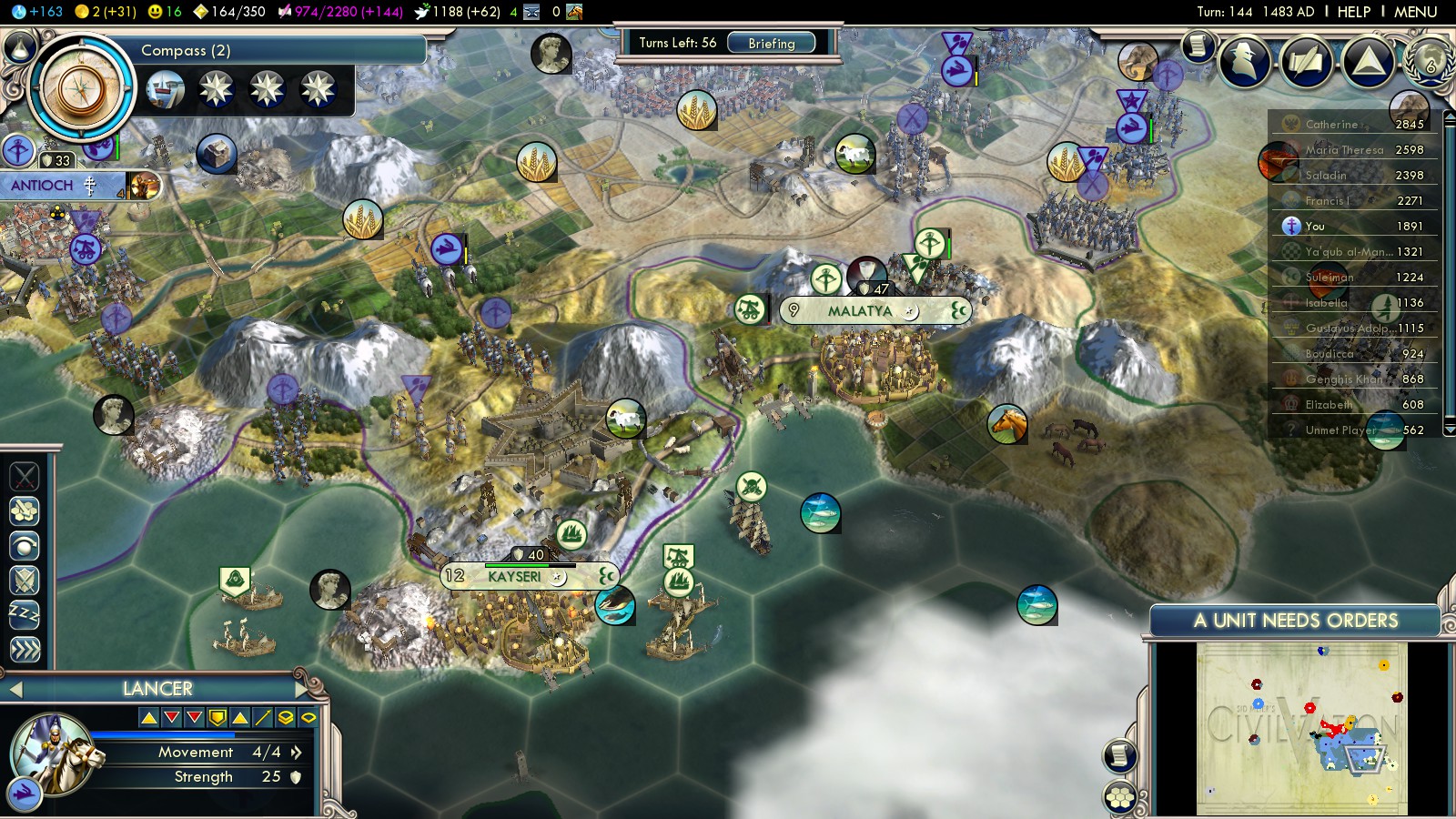Image resolution: width=1456 pixels, height=819 pixels.
Task: Open the Kayseri city banner
Action: point(514,577)
